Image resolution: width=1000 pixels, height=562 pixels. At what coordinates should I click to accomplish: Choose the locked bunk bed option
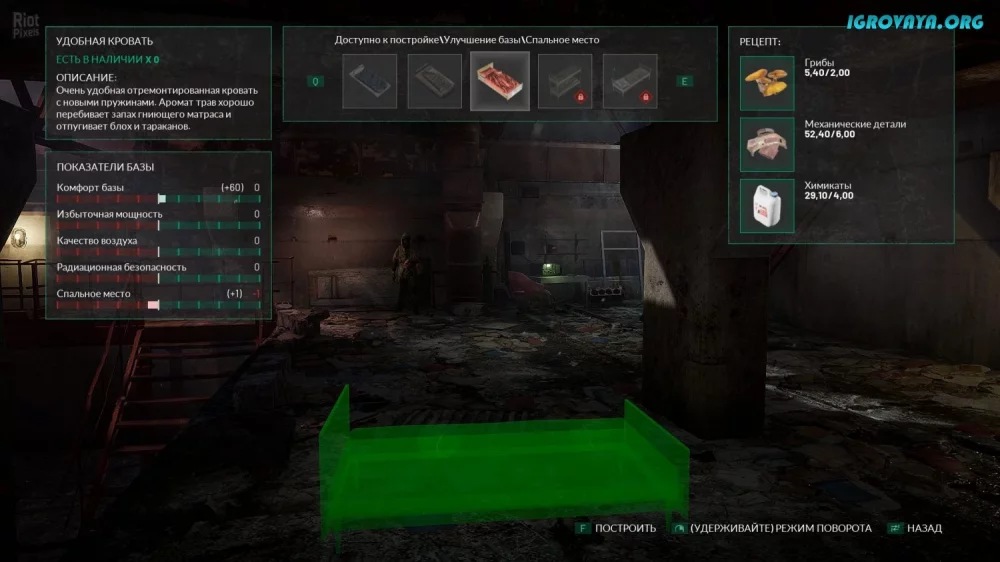pyautogui.click(x=565, y=81)
